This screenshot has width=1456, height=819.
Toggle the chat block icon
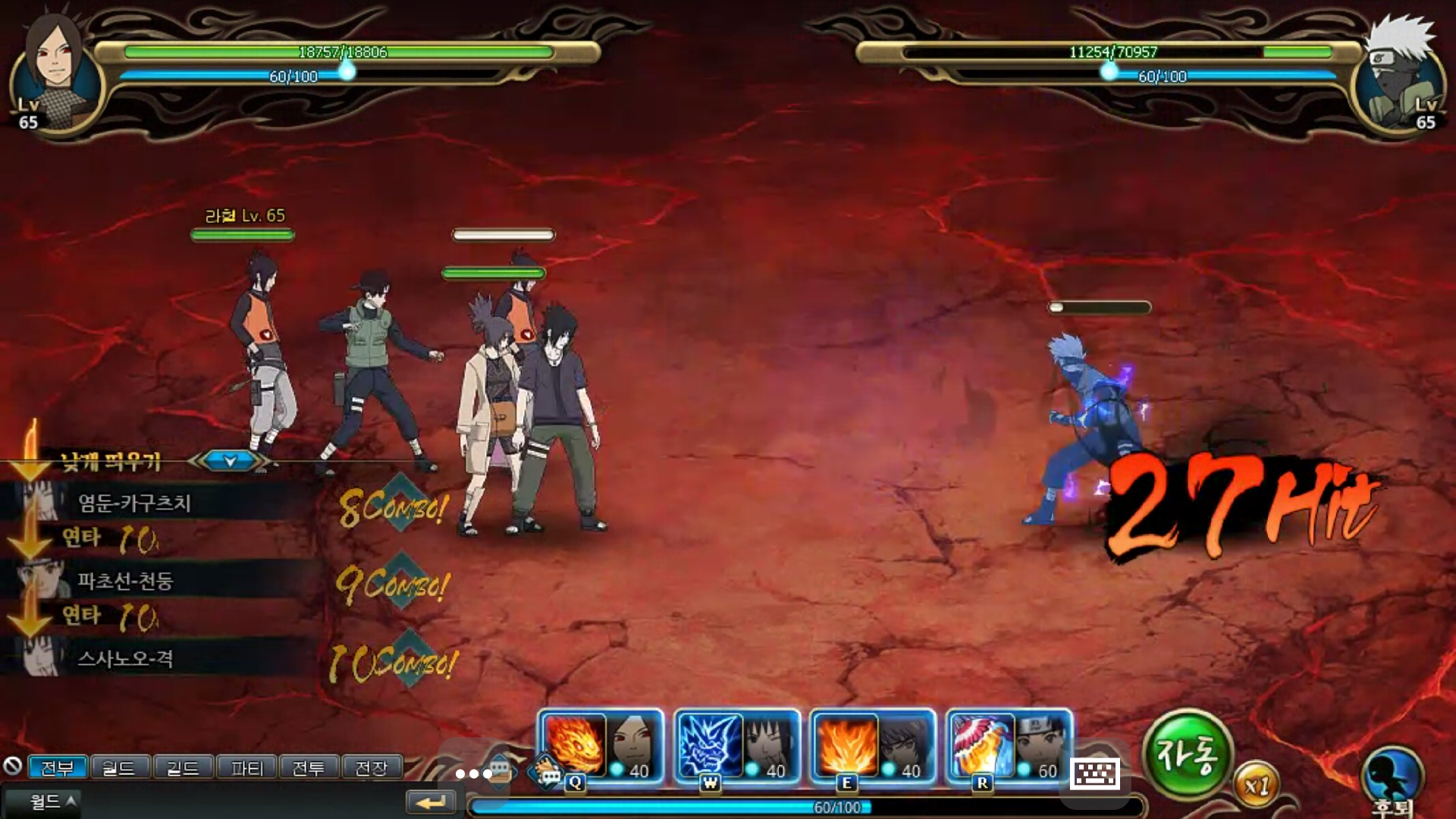coord(12,766)
